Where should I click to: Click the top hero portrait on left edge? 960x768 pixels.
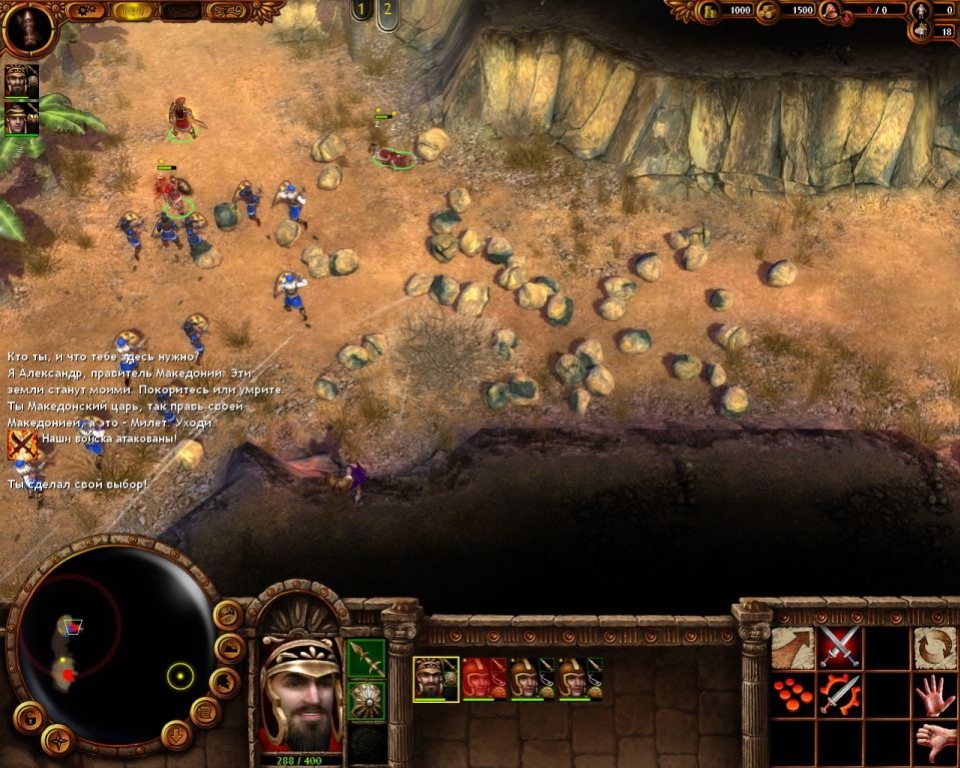pos(20,81)
